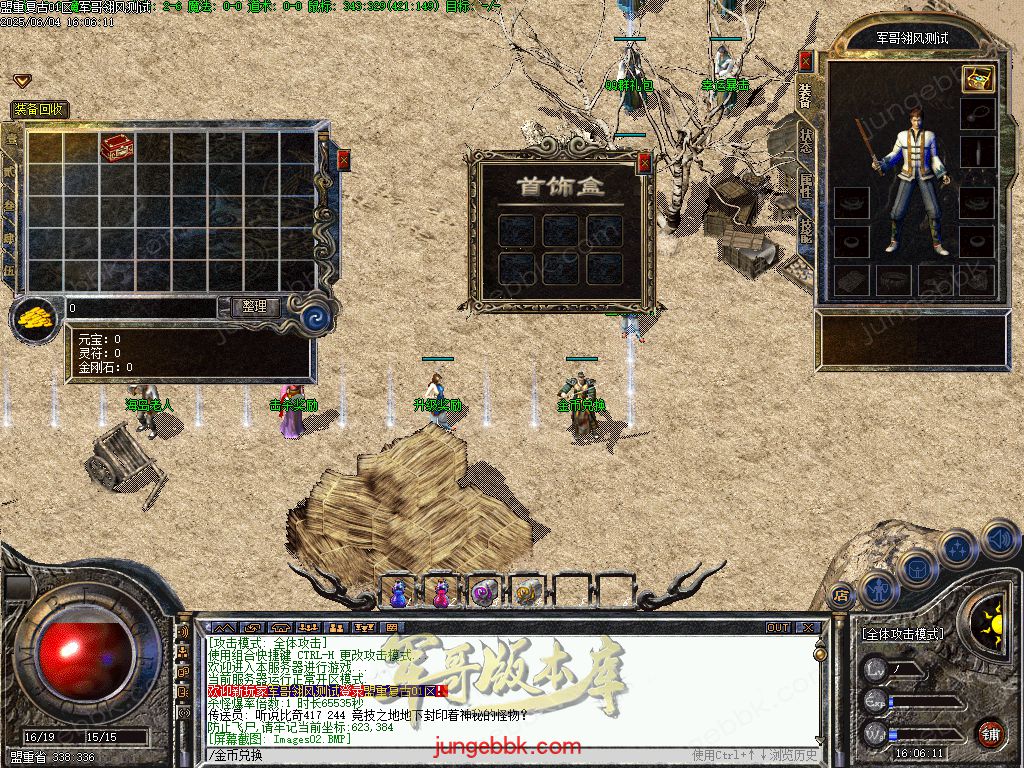This screenshot has height=768, width=1024.
Task: Switch to the 状态 status tab
Action: pos(806,140)
